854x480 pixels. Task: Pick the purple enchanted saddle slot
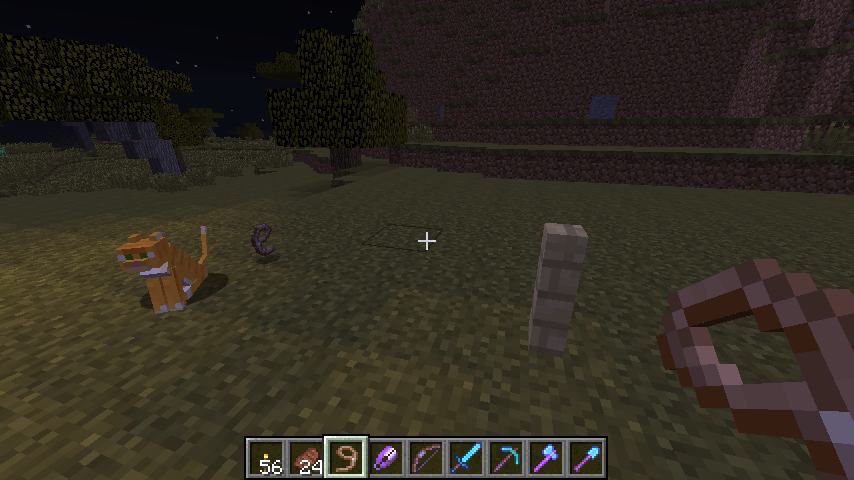[387, 458]
